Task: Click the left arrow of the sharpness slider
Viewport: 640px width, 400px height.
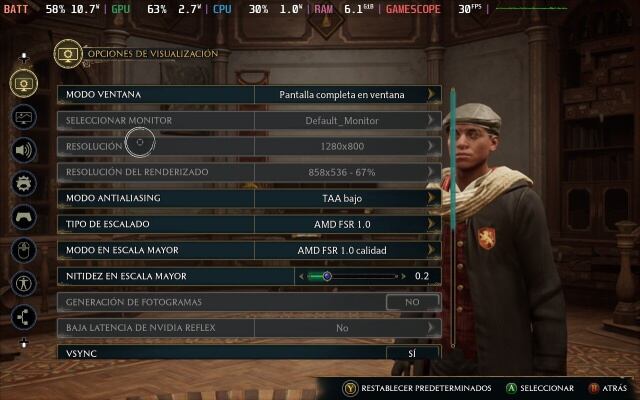Action: tap(300, 276)
